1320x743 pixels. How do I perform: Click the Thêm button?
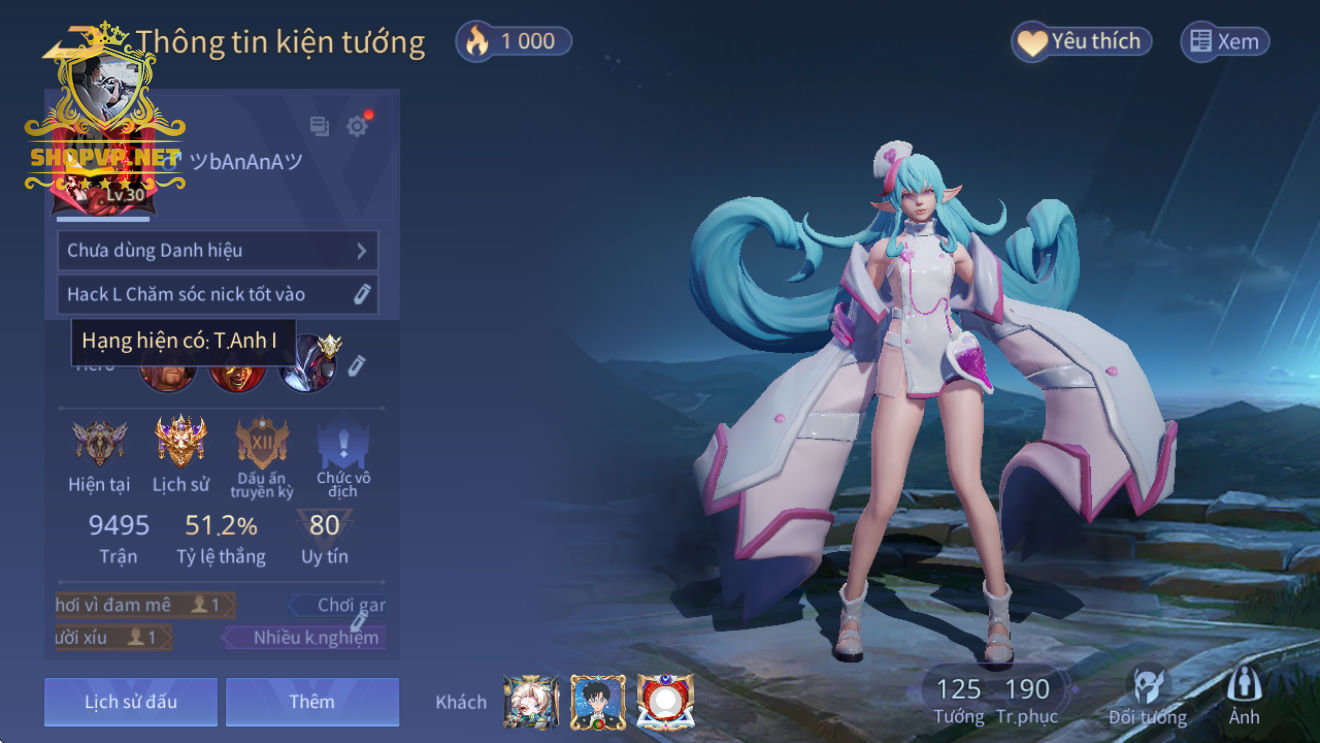[x=312, y=701]
